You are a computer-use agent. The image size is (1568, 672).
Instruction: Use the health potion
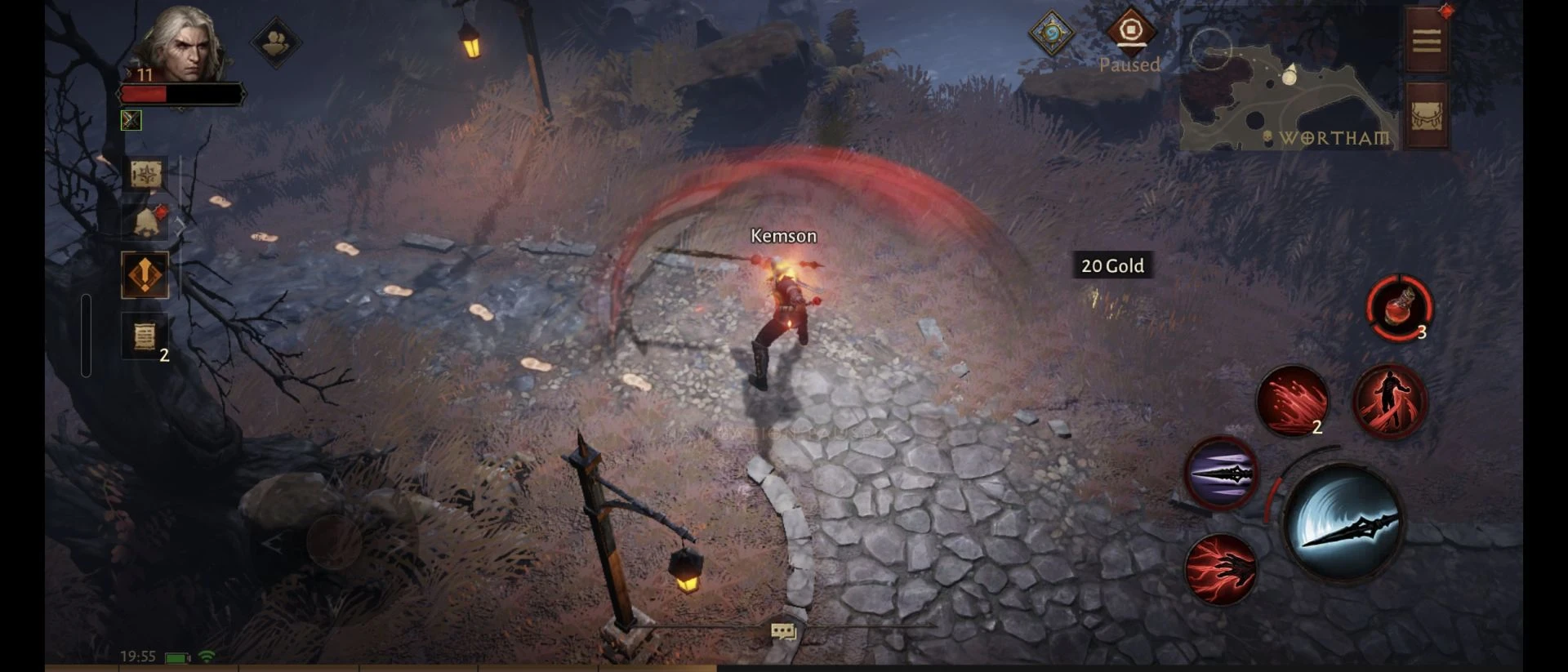pos(1398,308)
